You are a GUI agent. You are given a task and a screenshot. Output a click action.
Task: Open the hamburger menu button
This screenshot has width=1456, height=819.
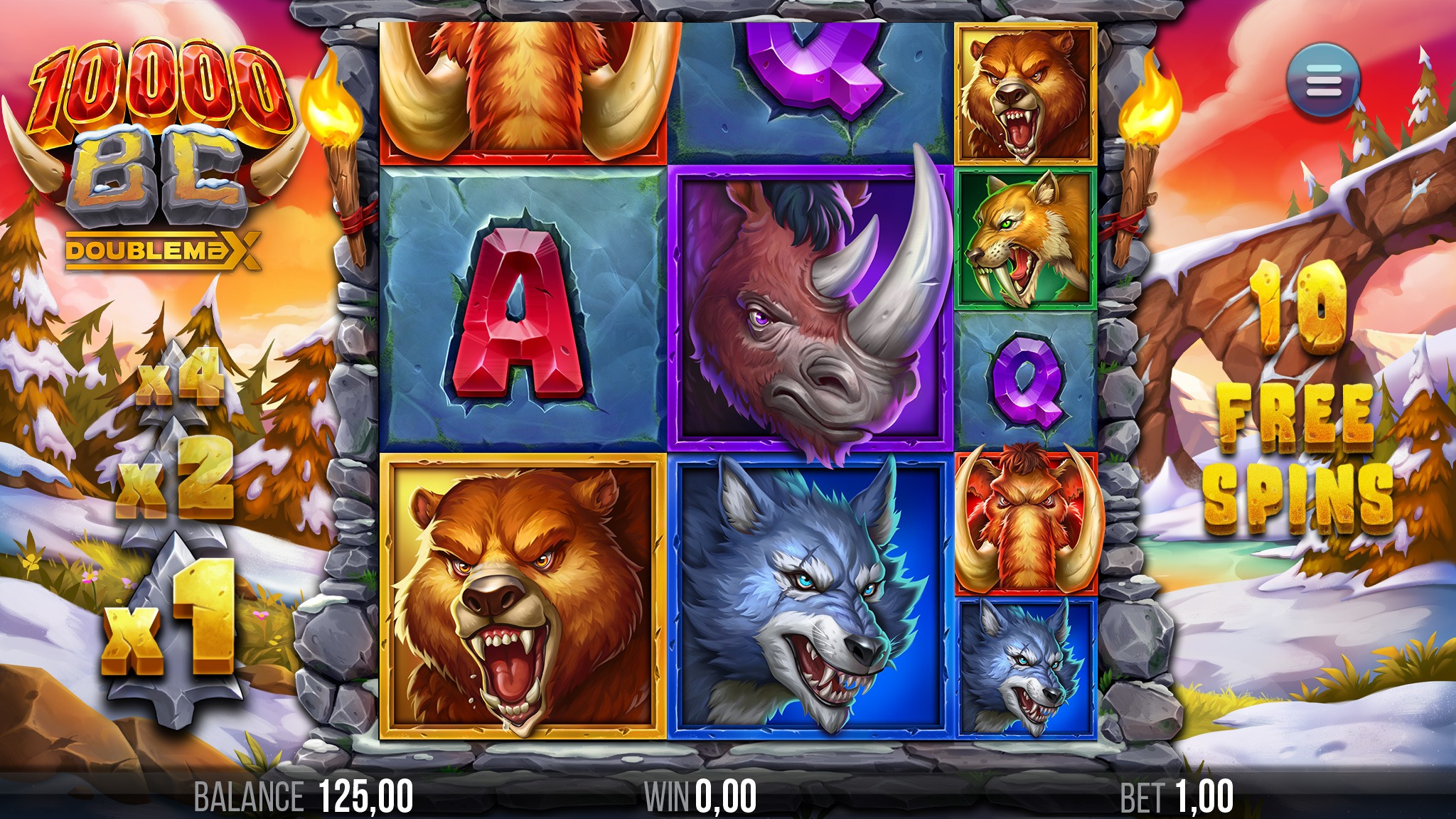click(x=1322, y=80)
